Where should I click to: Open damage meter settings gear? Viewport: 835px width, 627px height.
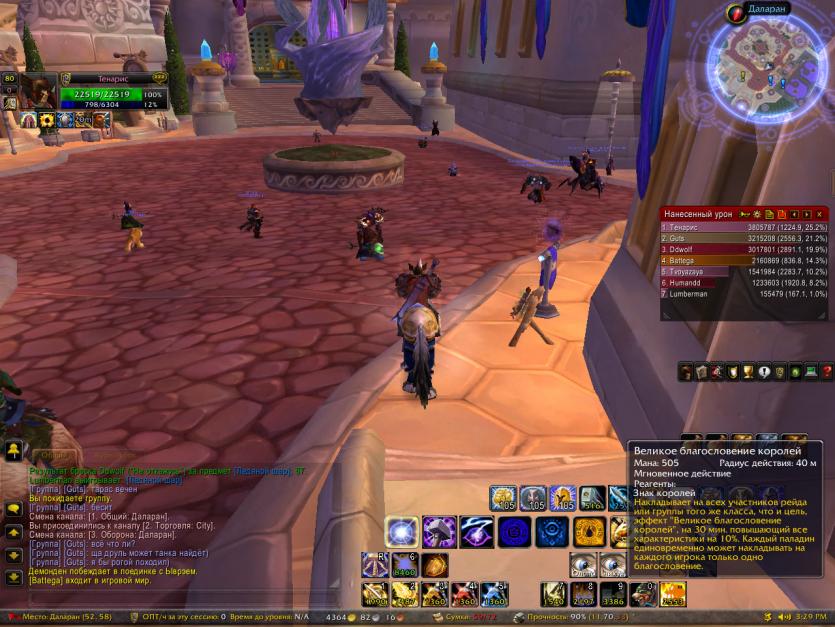click(x=757, y=214)
